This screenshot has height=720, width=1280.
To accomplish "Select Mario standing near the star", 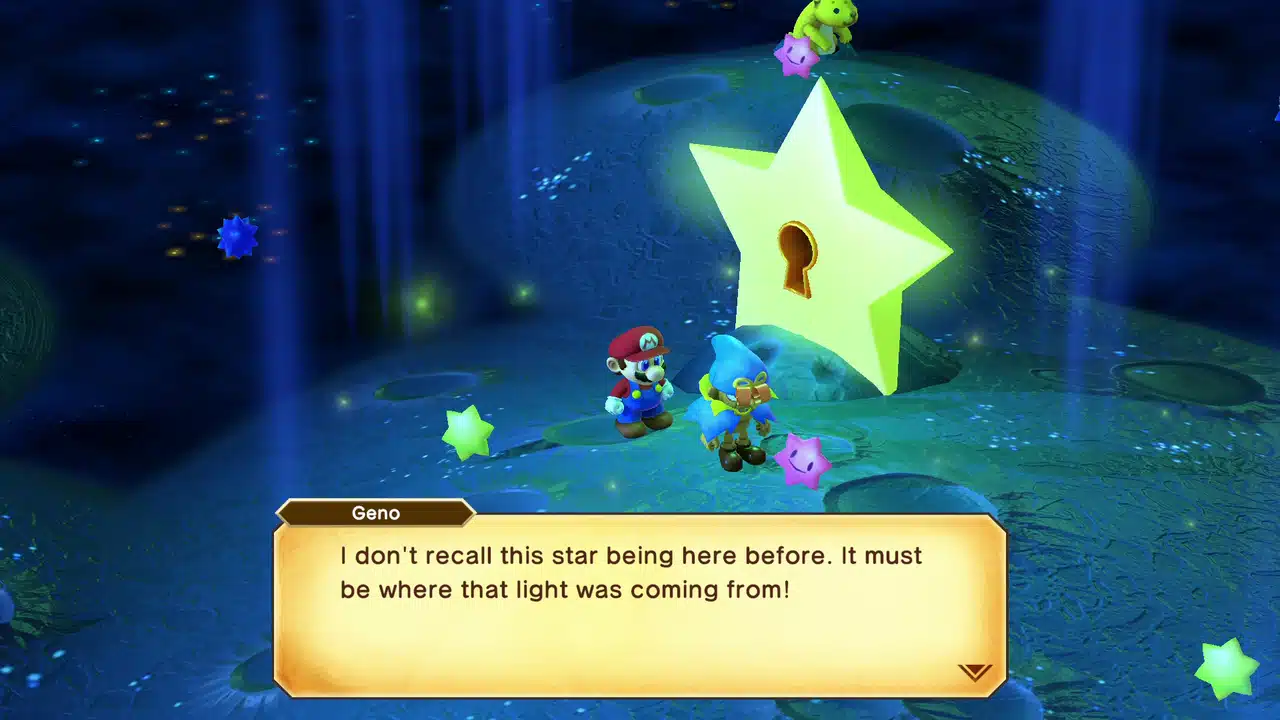I will coord(641,385).
